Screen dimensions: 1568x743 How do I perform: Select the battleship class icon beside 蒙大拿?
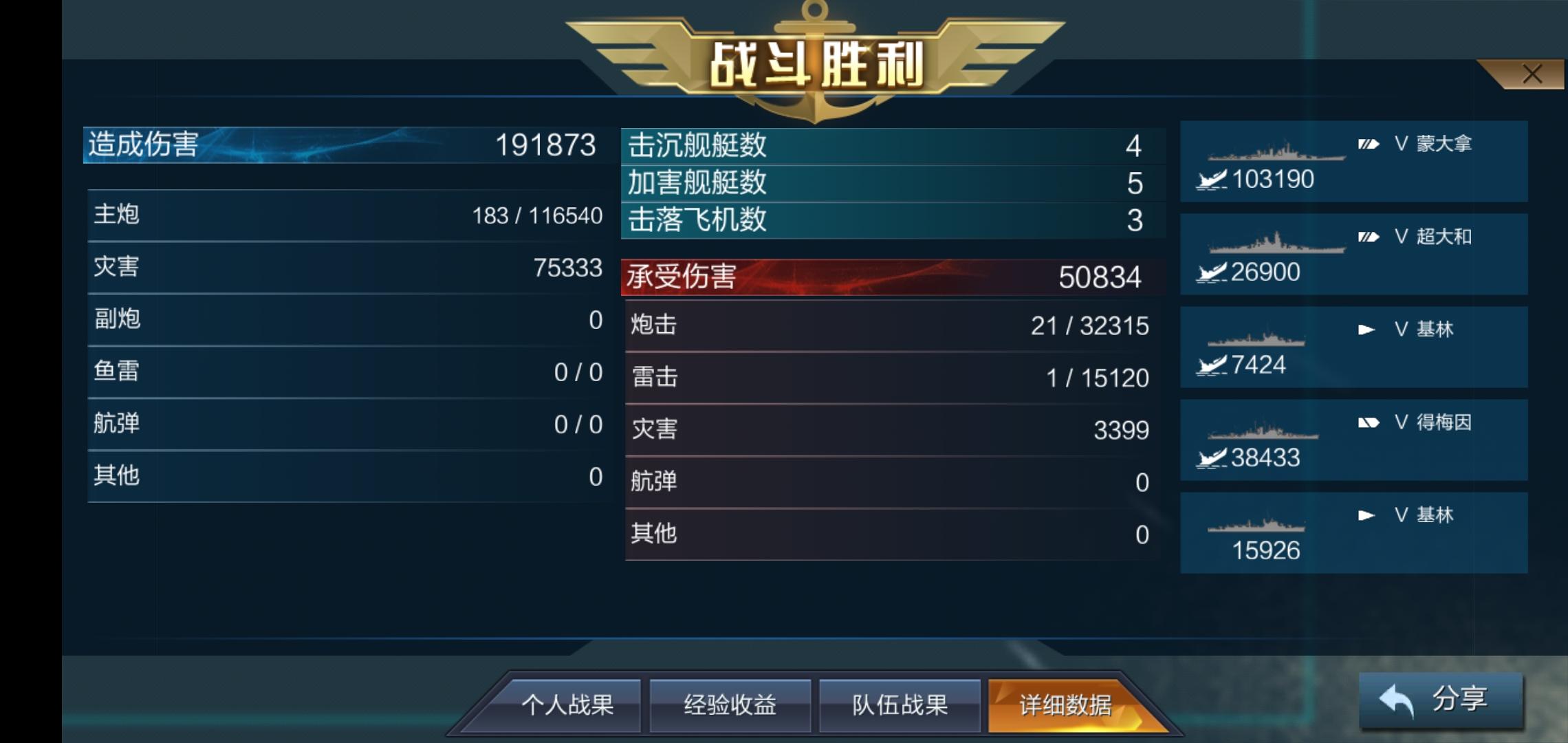(x=1370, y=142)
